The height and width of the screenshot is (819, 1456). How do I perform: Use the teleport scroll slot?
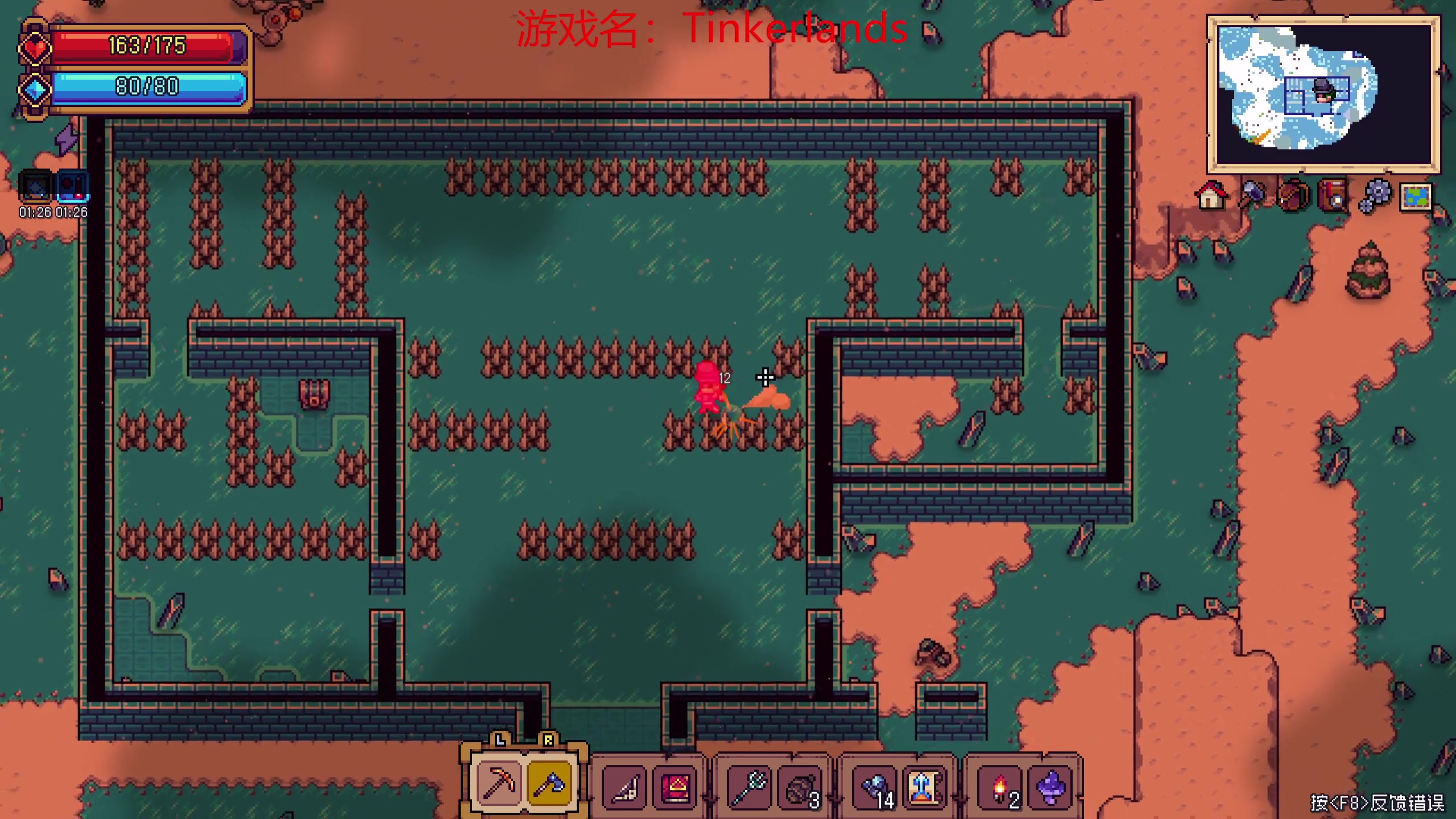point(924,788)
